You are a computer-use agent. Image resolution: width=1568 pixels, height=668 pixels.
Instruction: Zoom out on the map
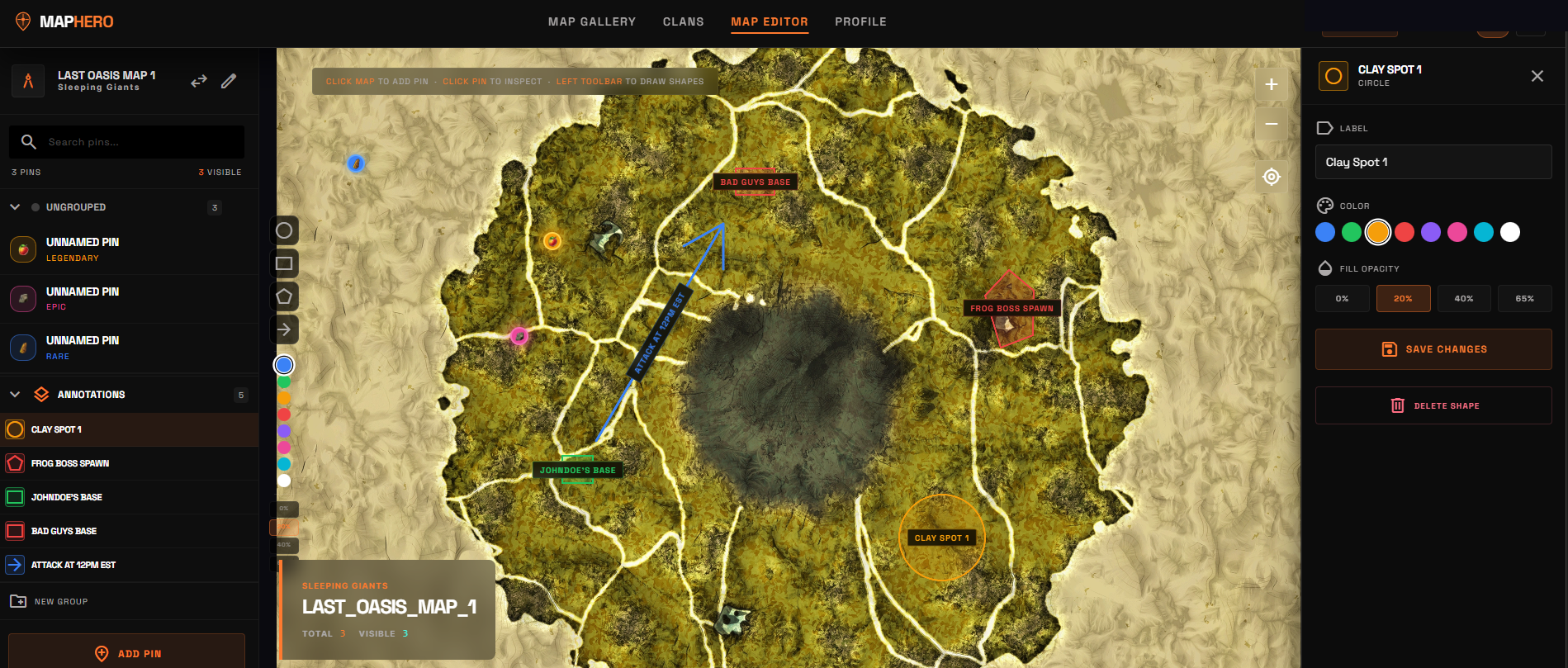pos(1271,123)
